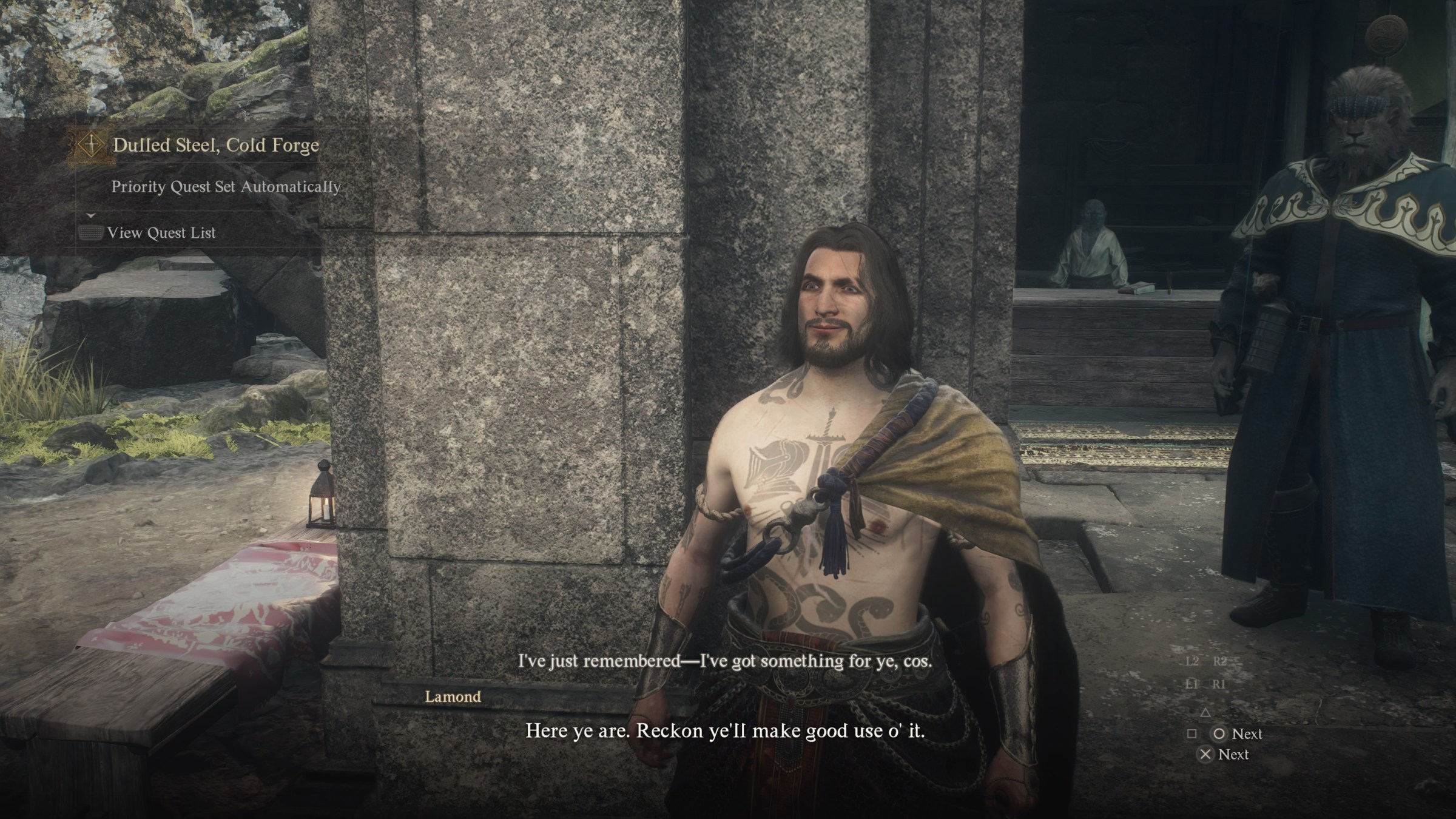Image resolution: width=1456 pixels, height=819 pixels.
Task: Select View Quest List
Action: (161, 233)
